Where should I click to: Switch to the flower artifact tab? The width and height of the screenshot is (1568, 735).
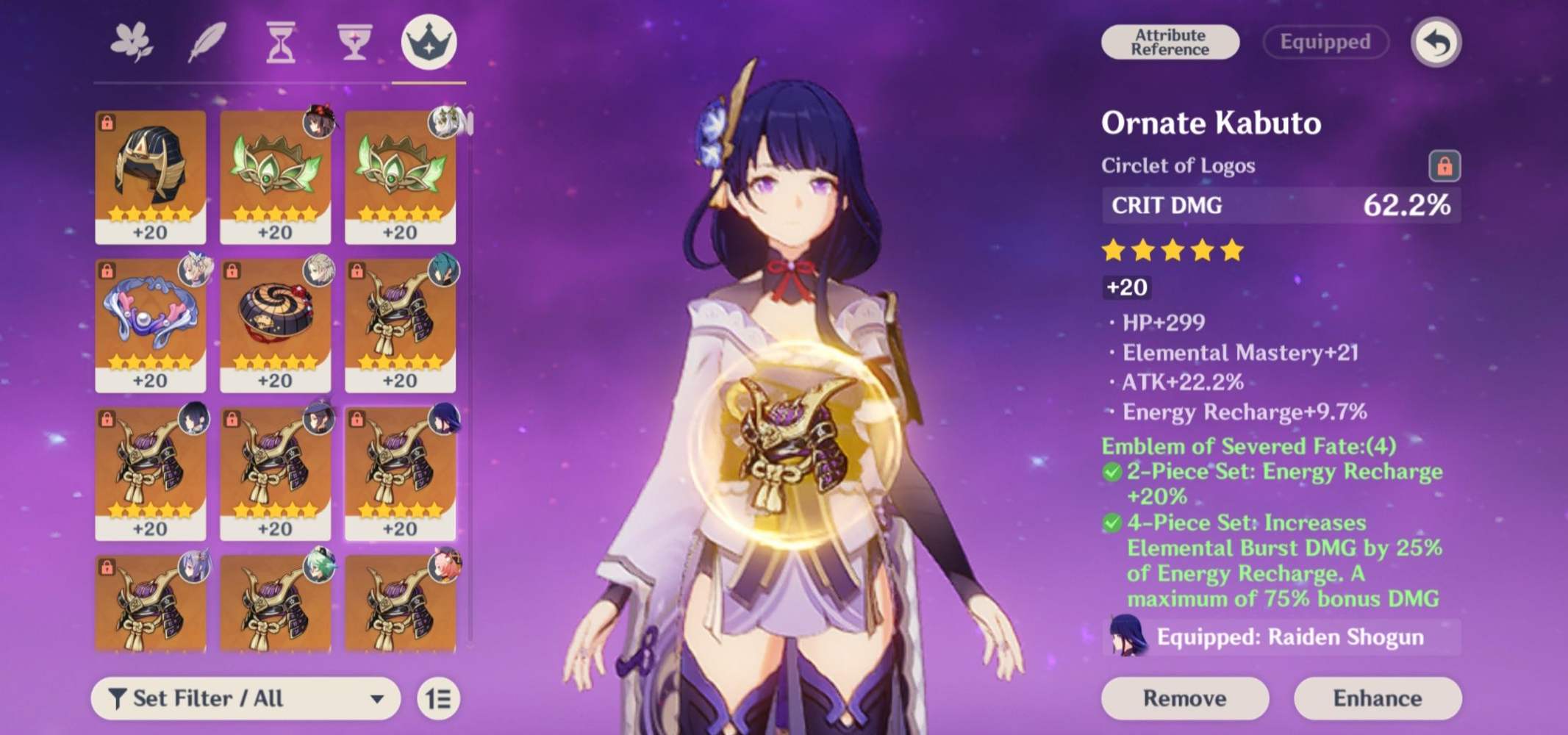(x=132, y=42)
